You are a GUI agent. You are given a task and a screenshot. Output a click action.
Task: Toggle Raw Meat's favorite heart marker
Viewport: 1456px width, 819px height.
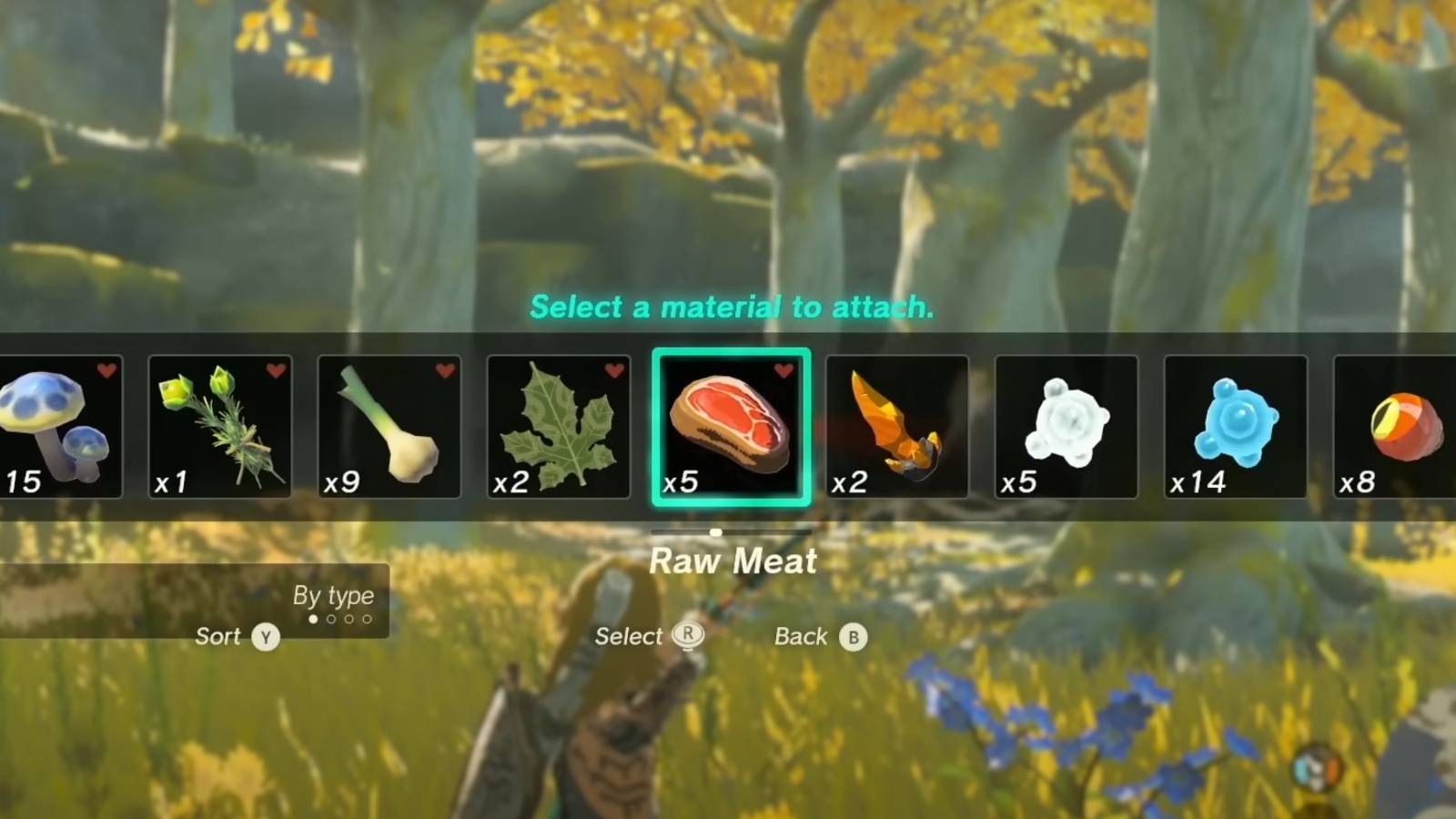click(783, 371)
